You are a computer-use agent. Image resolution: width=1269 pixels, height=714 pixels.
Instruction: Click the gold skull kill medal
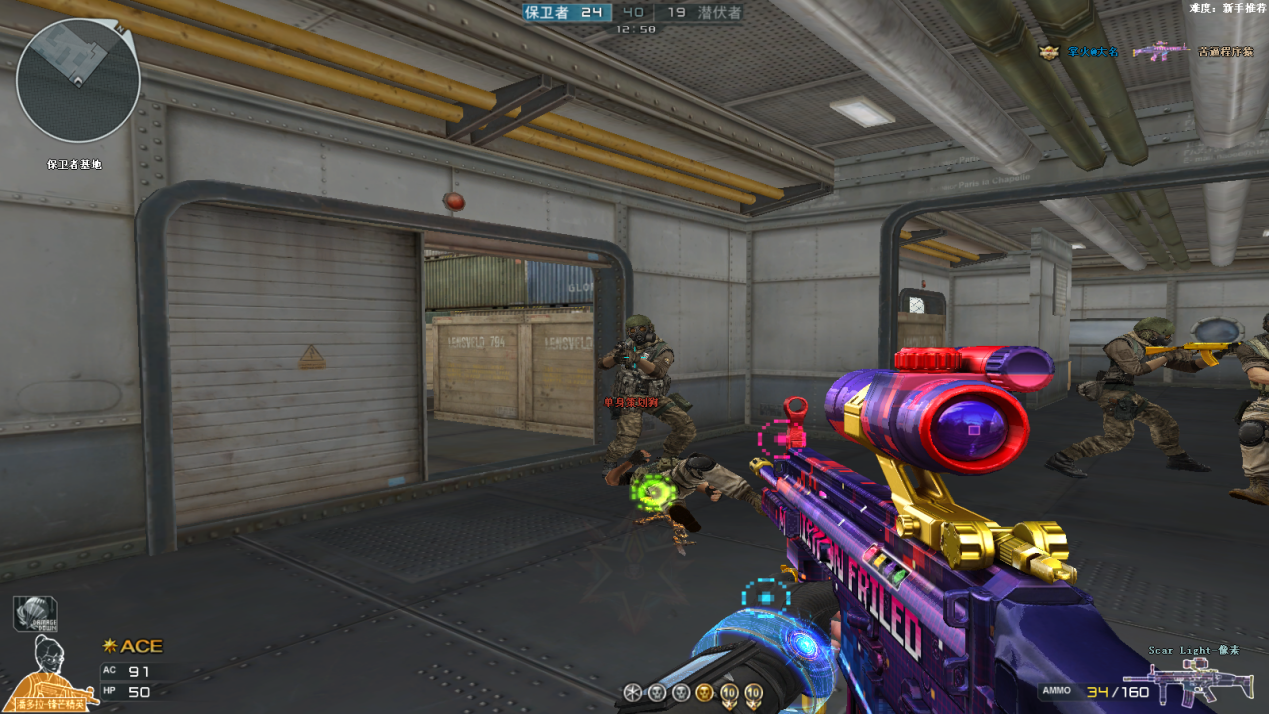pos(704,692)
